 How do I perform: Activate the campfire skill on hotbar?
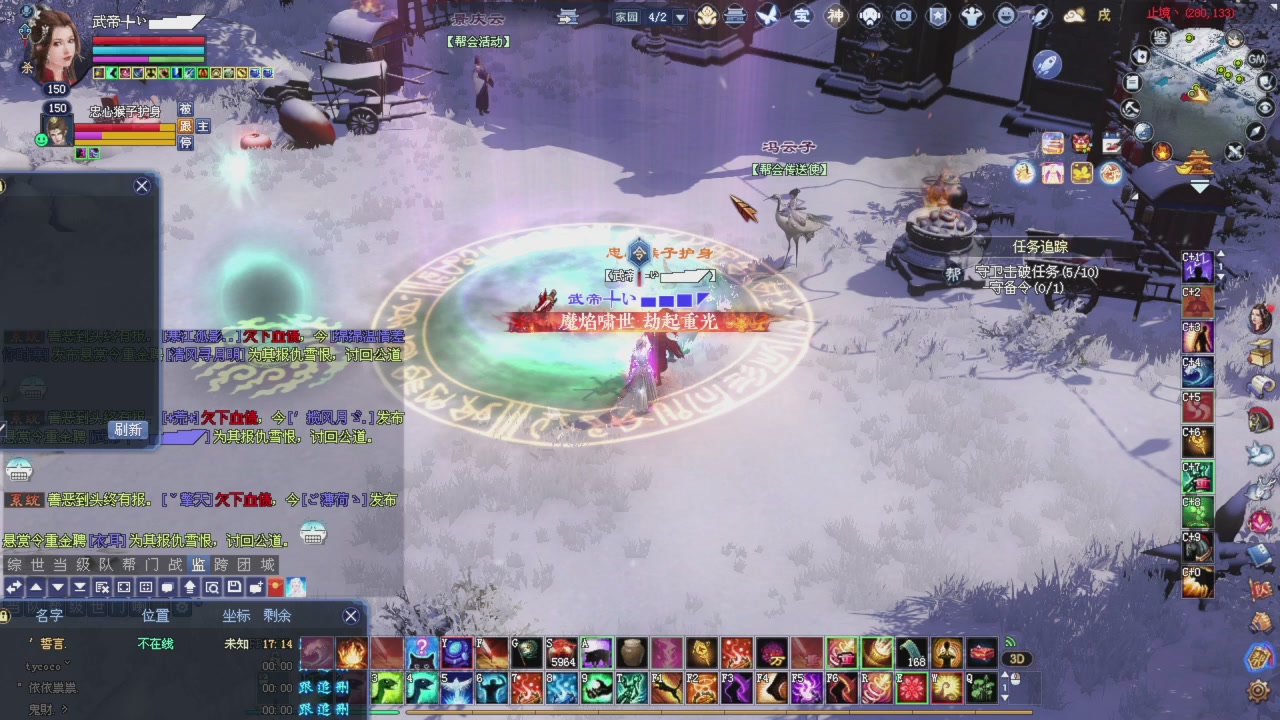tap(352, 654)
